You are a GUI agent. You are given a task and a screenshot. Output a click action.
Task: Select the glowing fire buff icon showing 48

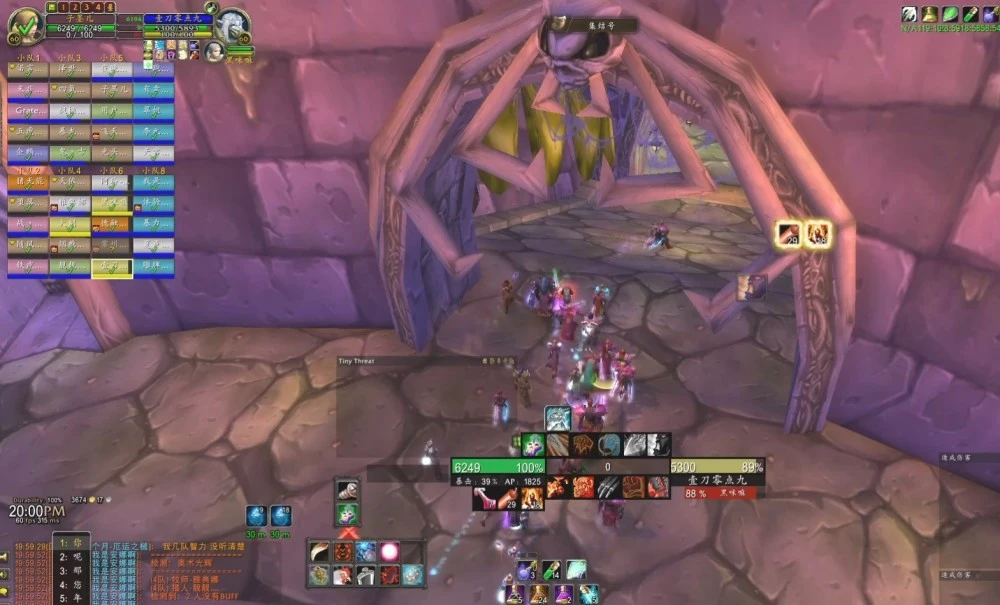[819, 236]
